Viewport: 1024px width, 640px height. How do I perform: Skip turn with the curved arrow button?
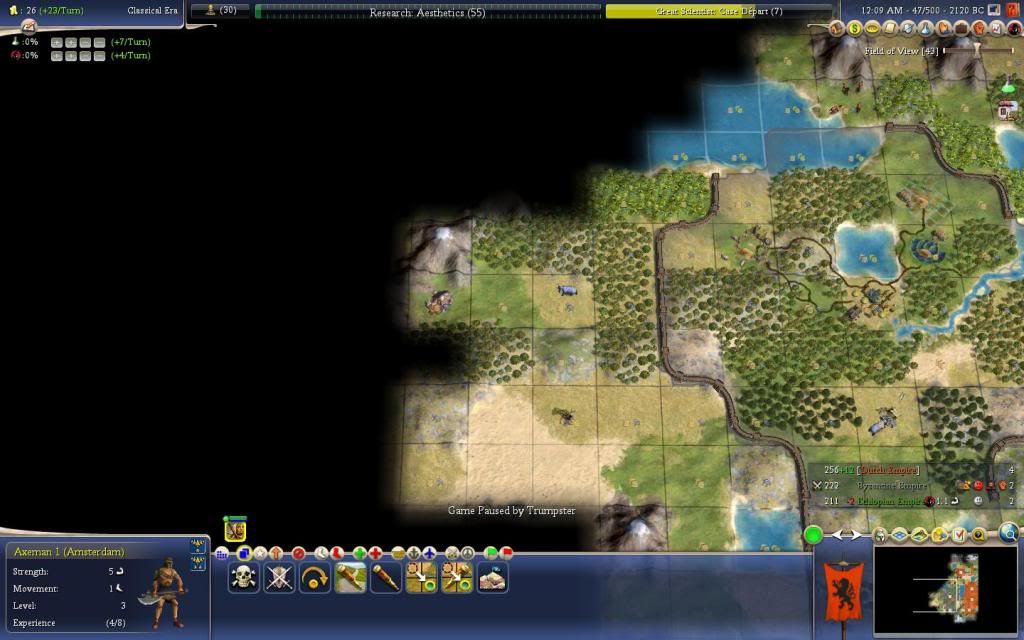click(315, 577)
